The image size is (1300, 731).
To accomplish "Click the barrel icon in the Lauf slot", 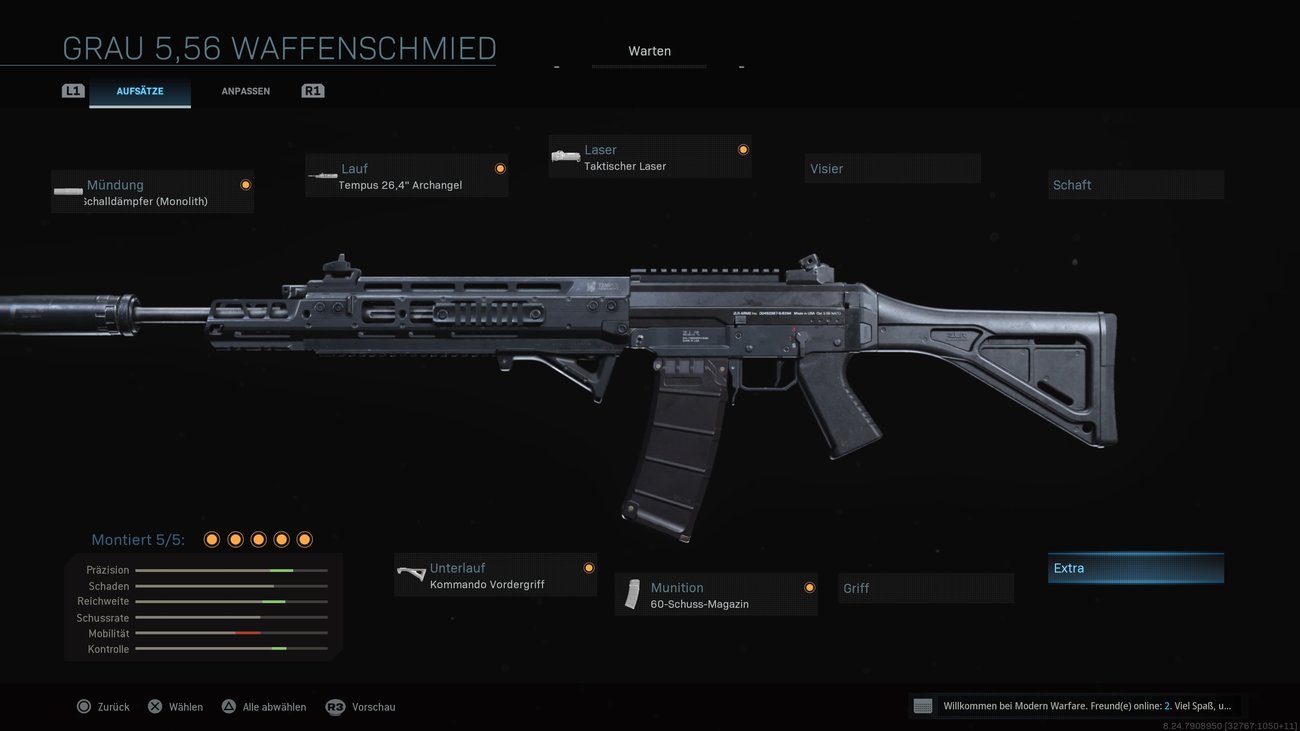I will coord(322,174).
